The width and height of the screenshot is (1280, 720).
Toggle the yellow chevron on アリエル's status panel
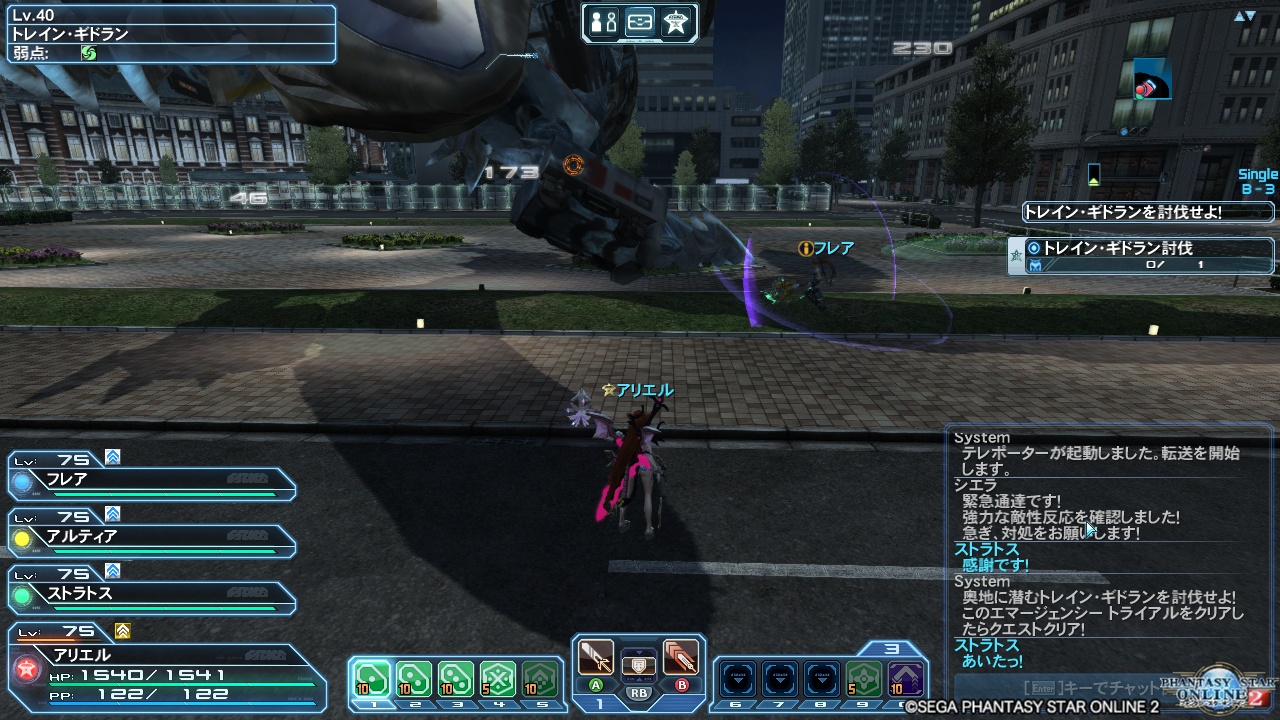coord(122,632)
